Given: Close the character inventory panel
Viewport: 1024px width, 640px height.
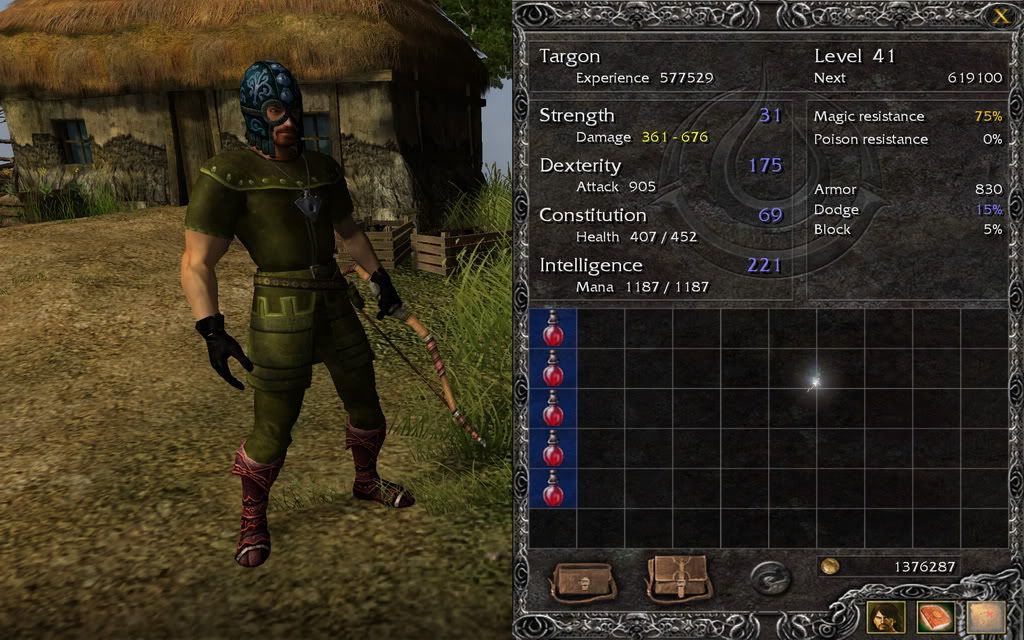Looking at the screenshot, I should (1000, 15).
